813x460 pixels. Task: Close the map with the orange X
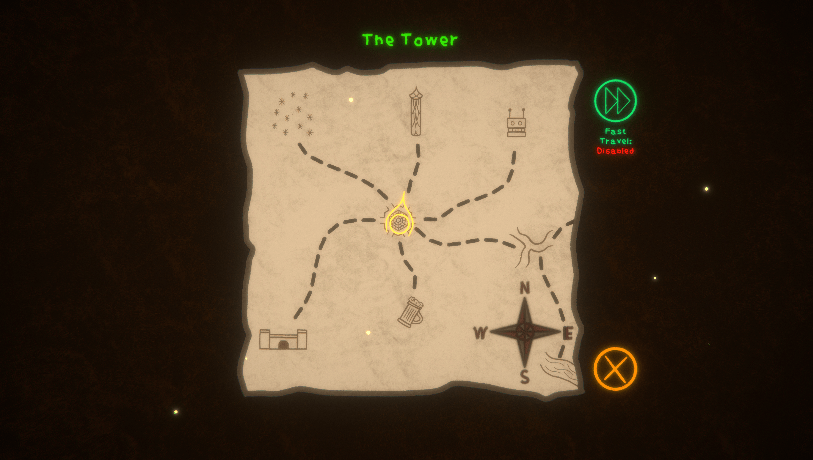tap(615, 369)
